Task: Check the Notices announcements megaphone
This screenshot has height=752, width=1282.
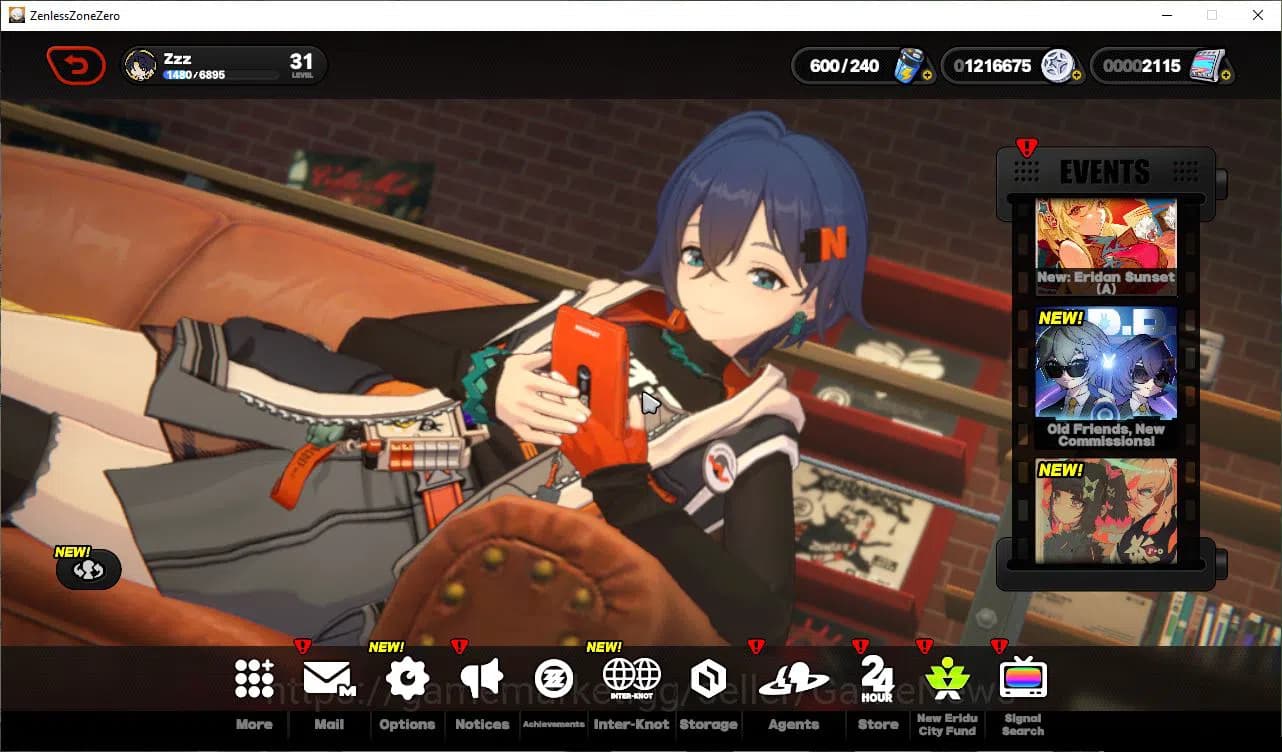Action: (x=481, y=676)
